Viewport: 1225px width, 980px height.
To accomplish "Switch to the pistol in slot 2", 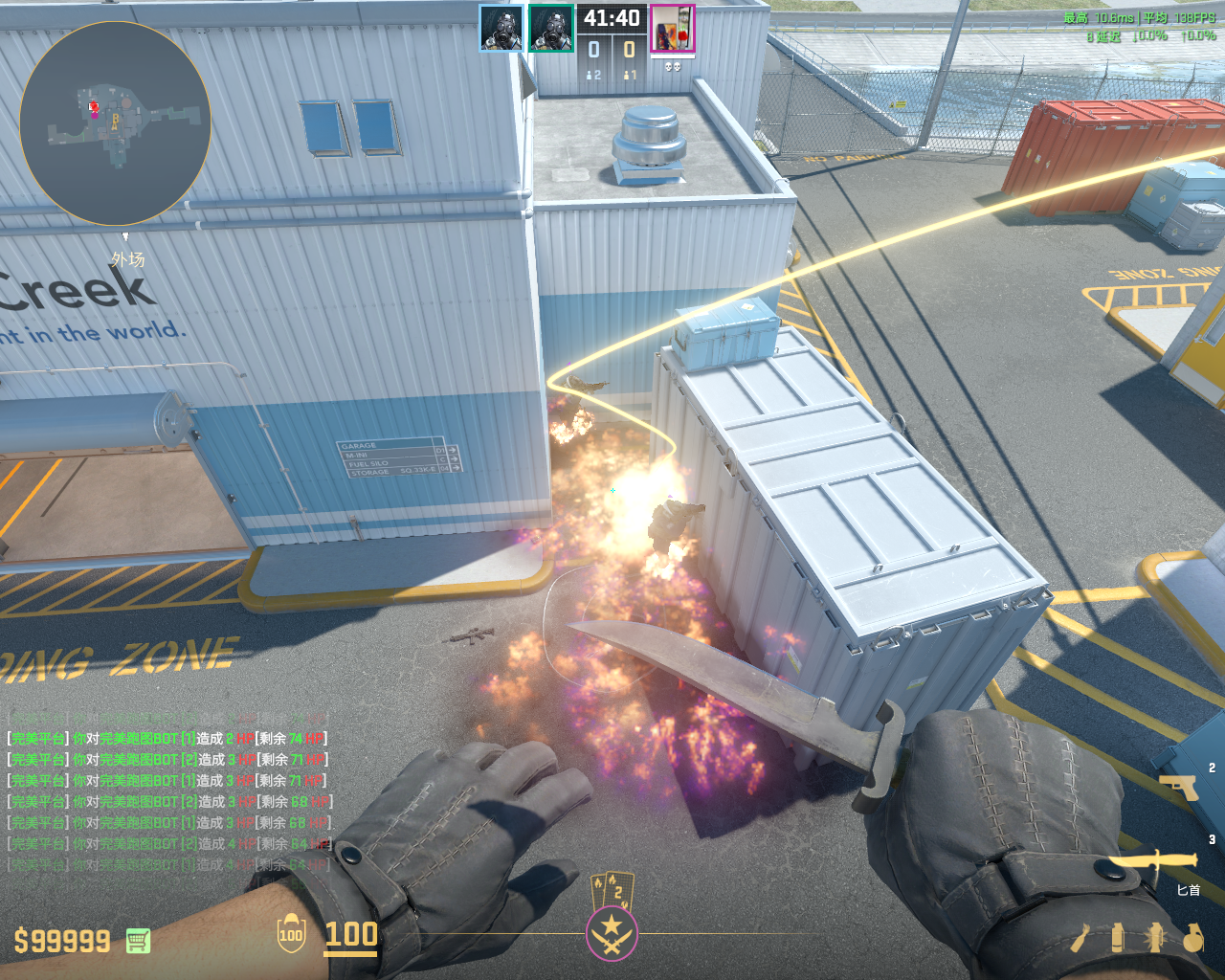I will tap(1179, 787).
